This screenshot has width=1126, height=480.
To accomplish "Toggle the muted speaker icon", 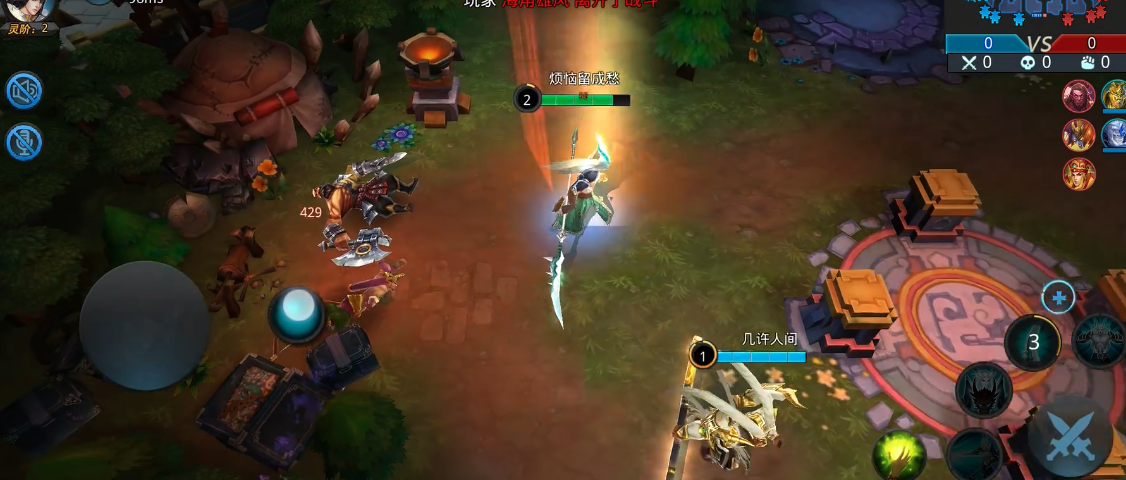I will 25,91.
